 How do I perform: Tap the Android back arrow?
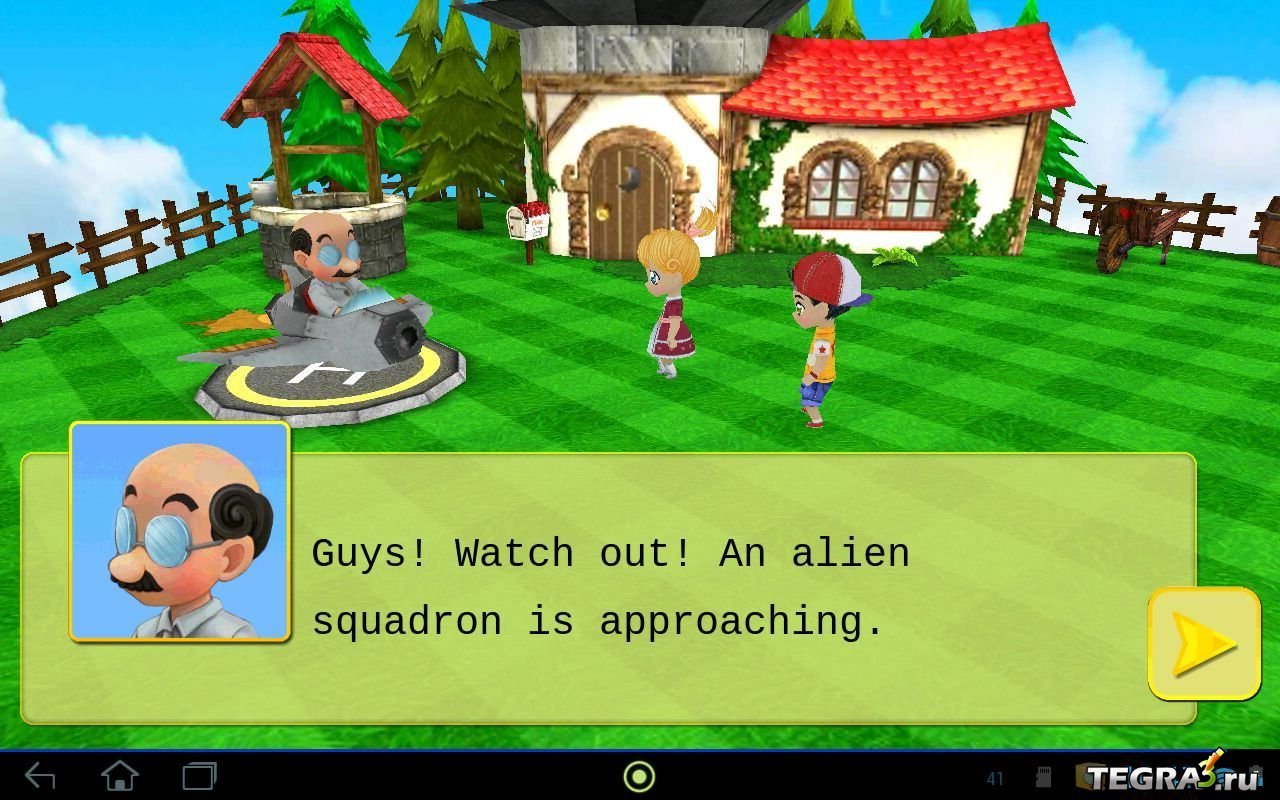(x=40, y=776)
